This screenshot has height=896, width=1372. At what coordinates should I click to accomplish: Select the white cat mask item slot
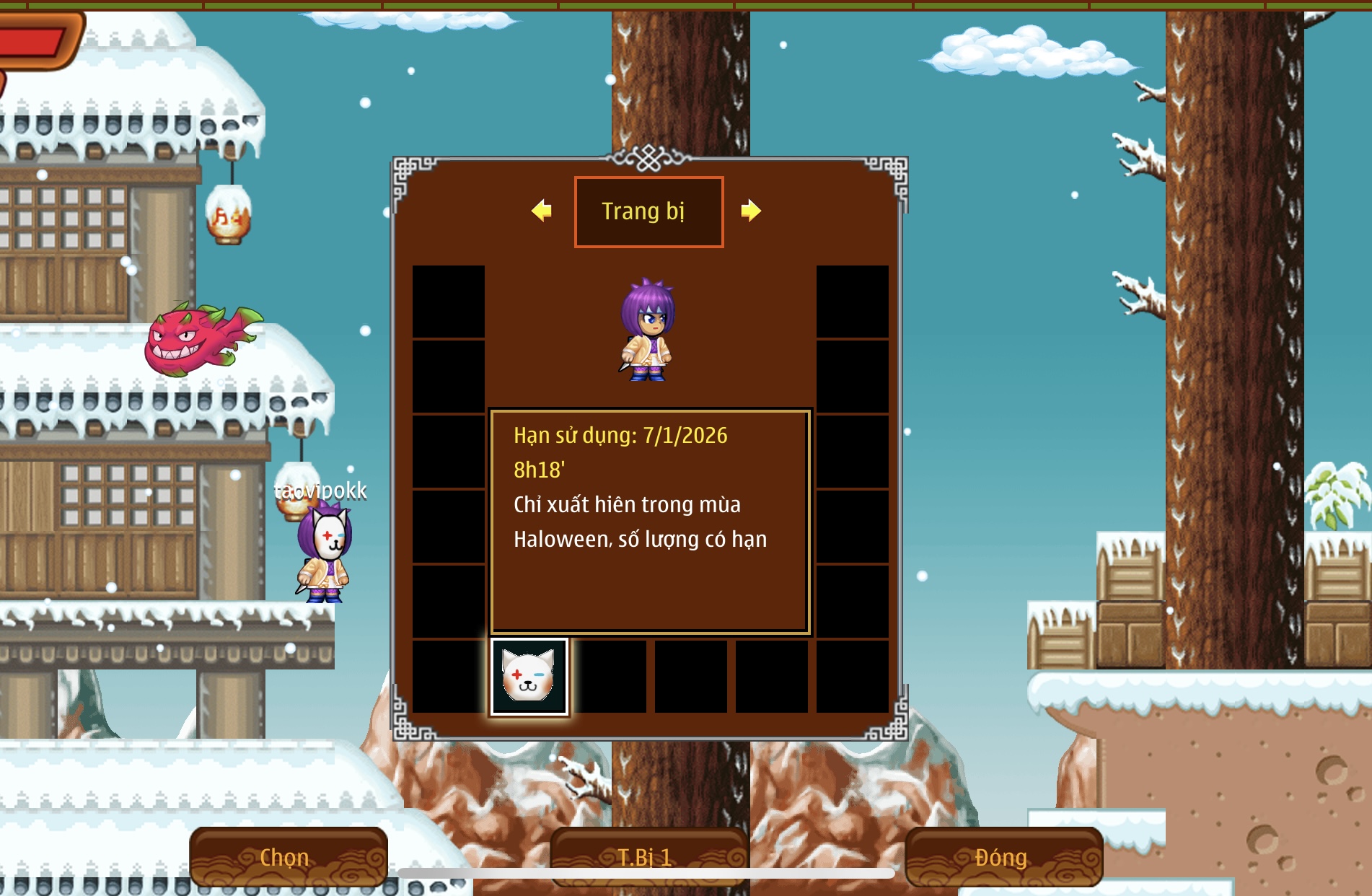click(x=529, y=677)
